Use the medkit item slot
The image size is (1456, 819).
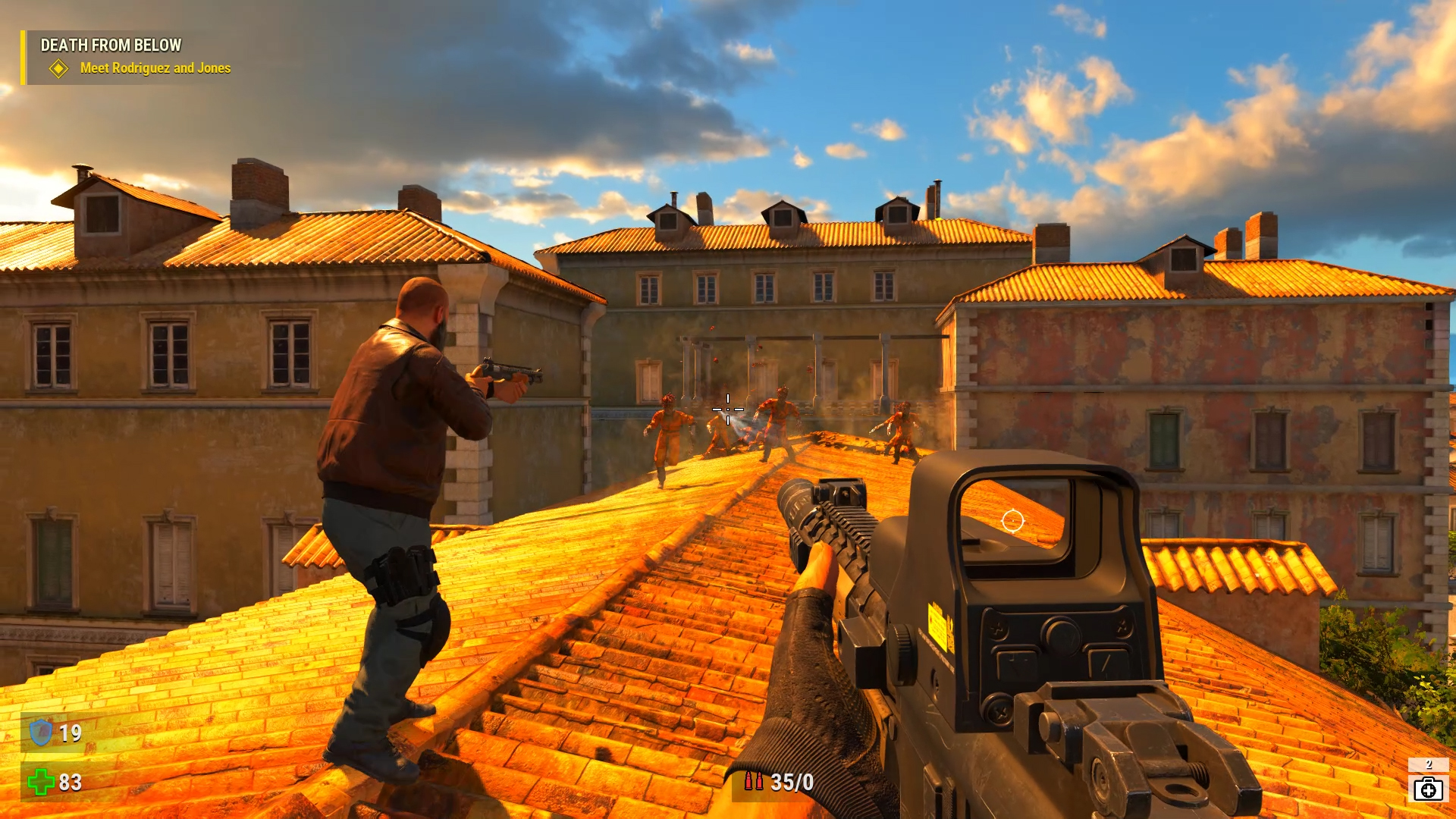(1428, 788)
